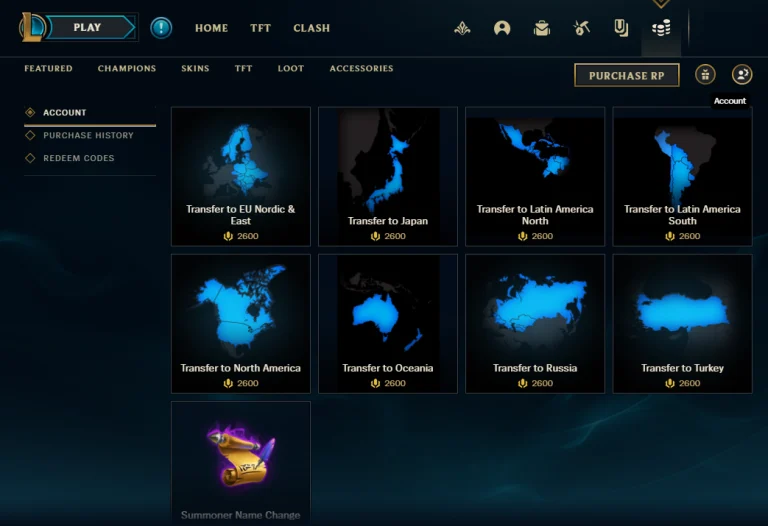Select the Transfer to Russia tile
The height and width of the screenshot is (526, 768).
tap(535, 323)
